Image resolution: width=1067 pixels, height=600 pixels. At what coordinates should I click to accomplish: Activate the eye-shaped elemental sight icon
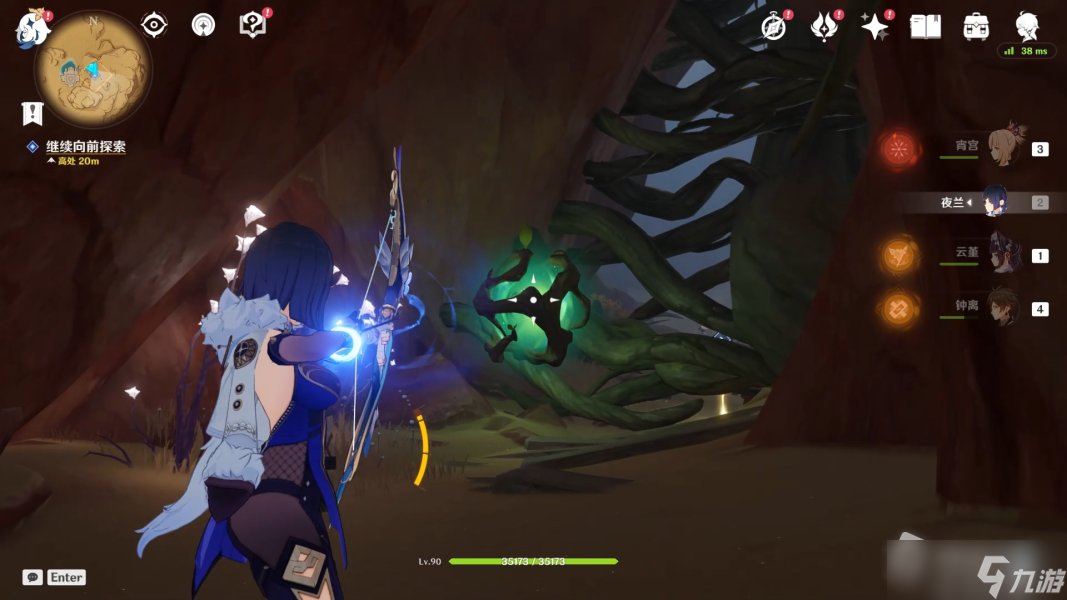[154, 25]
